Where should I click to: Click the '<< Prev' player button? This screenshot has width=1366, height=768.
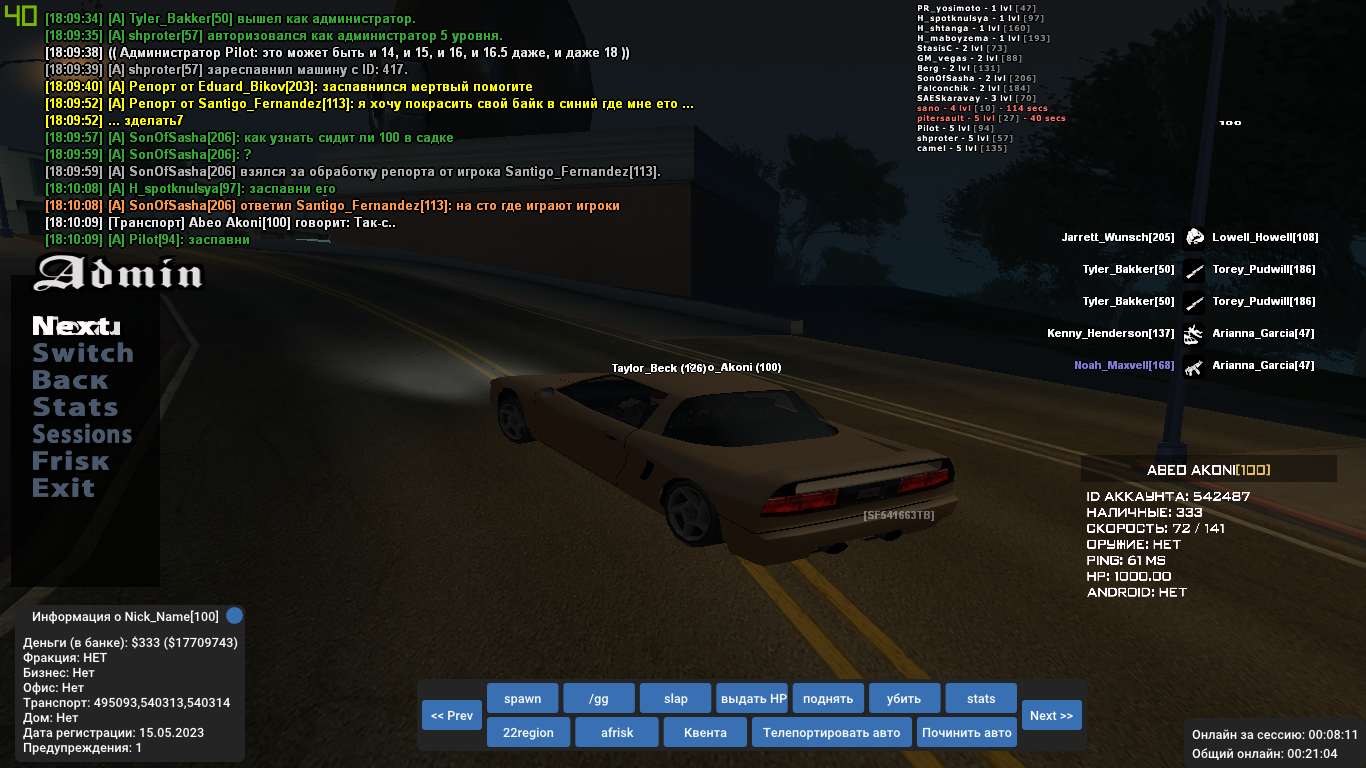click(x=452, y=715)
